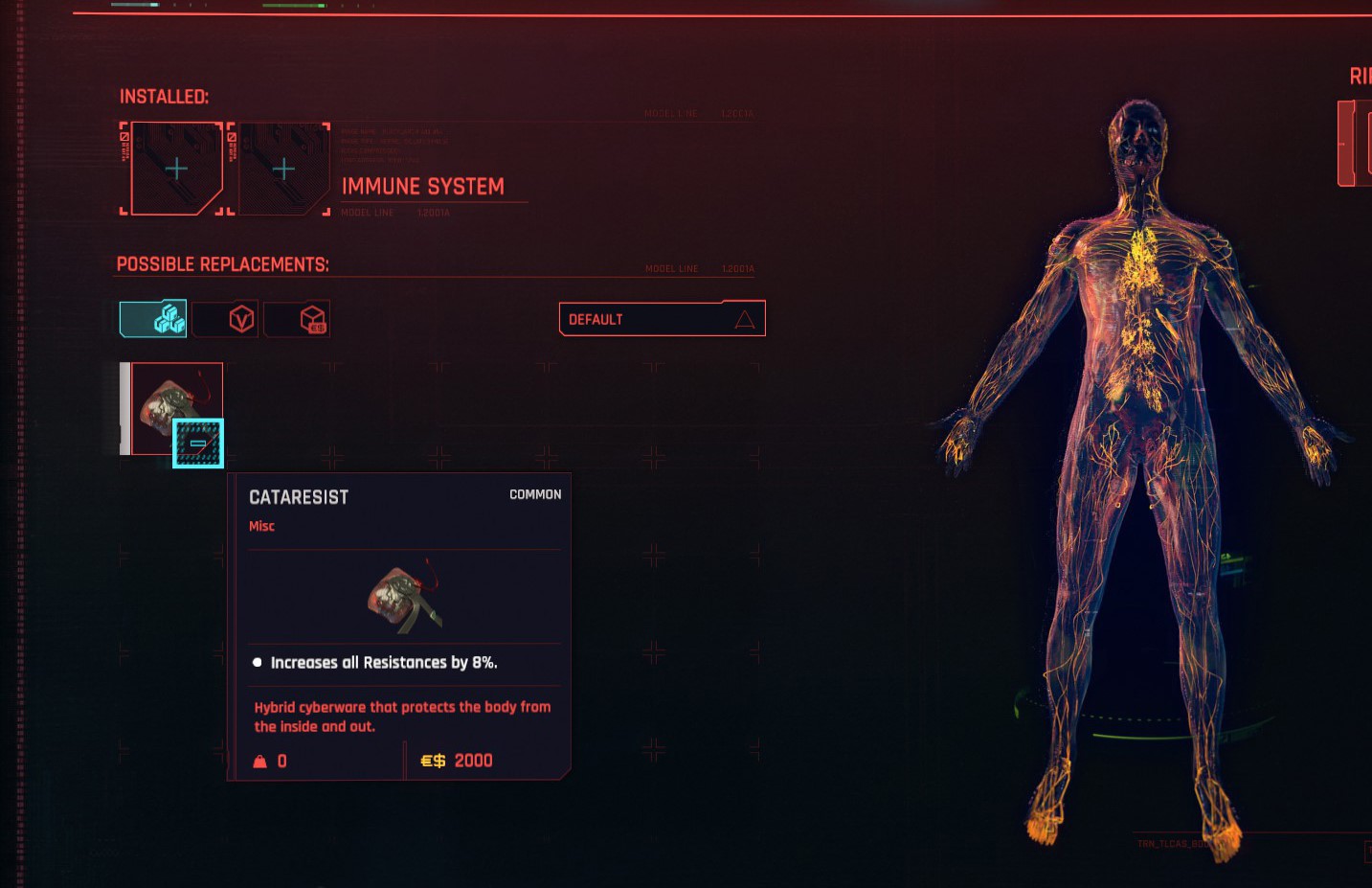Click the Cataresist item image inside the tooltip
The height and width of the screenshot is (888, 1372).
point(402,596)
